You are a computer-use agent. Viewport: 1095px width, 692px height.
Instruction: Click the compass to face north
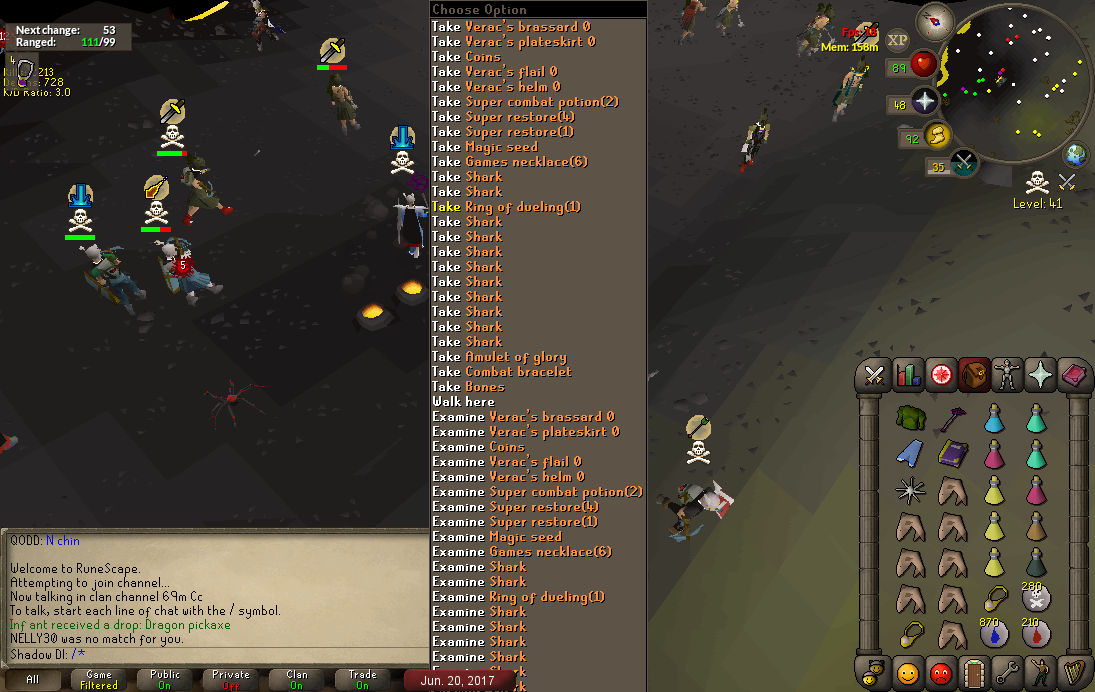(x=939, y=19)
